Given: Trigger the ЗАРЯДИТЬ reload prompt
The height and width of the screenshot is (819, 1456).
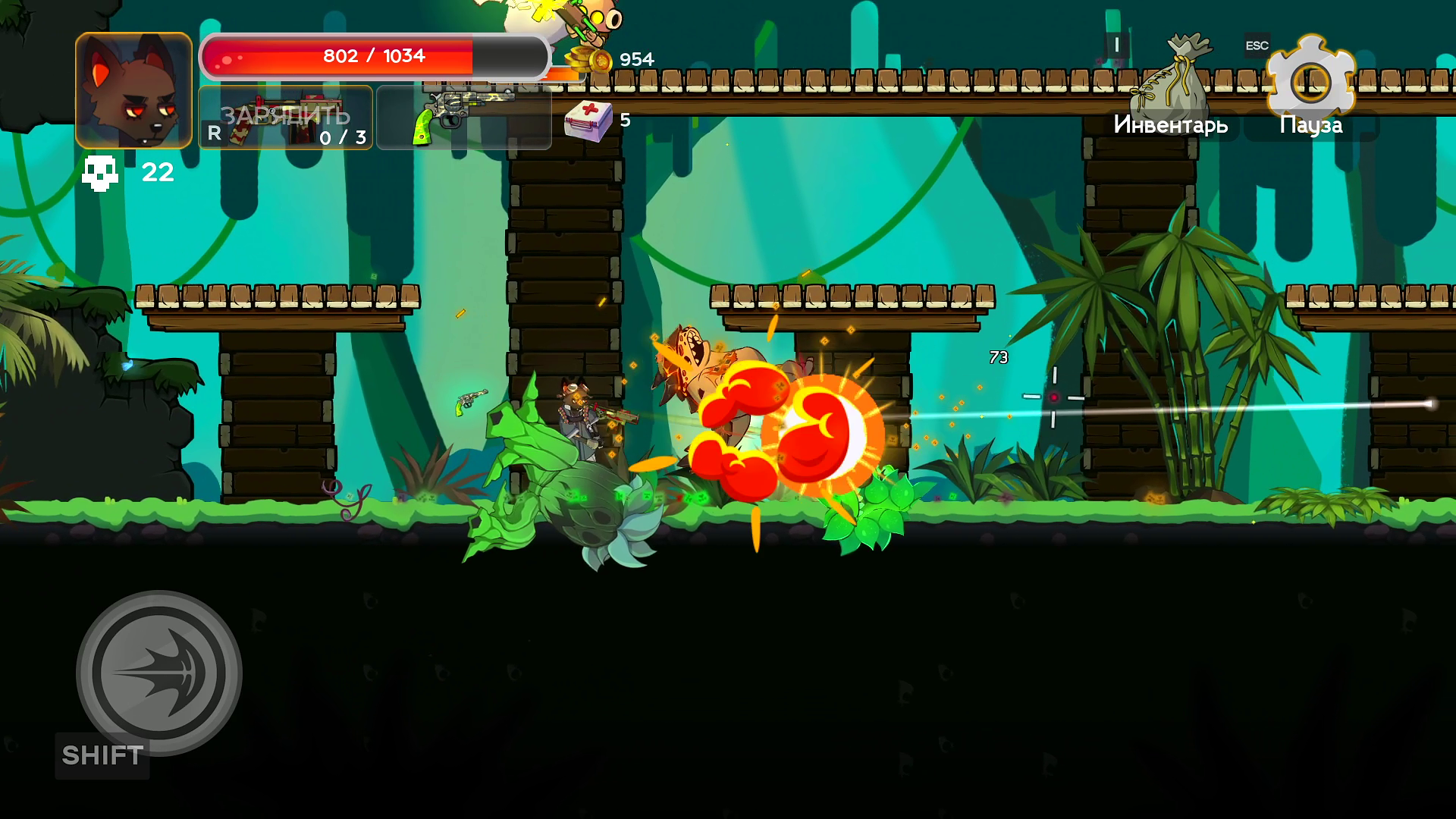Looking at the screenshot, I should 285,116.
